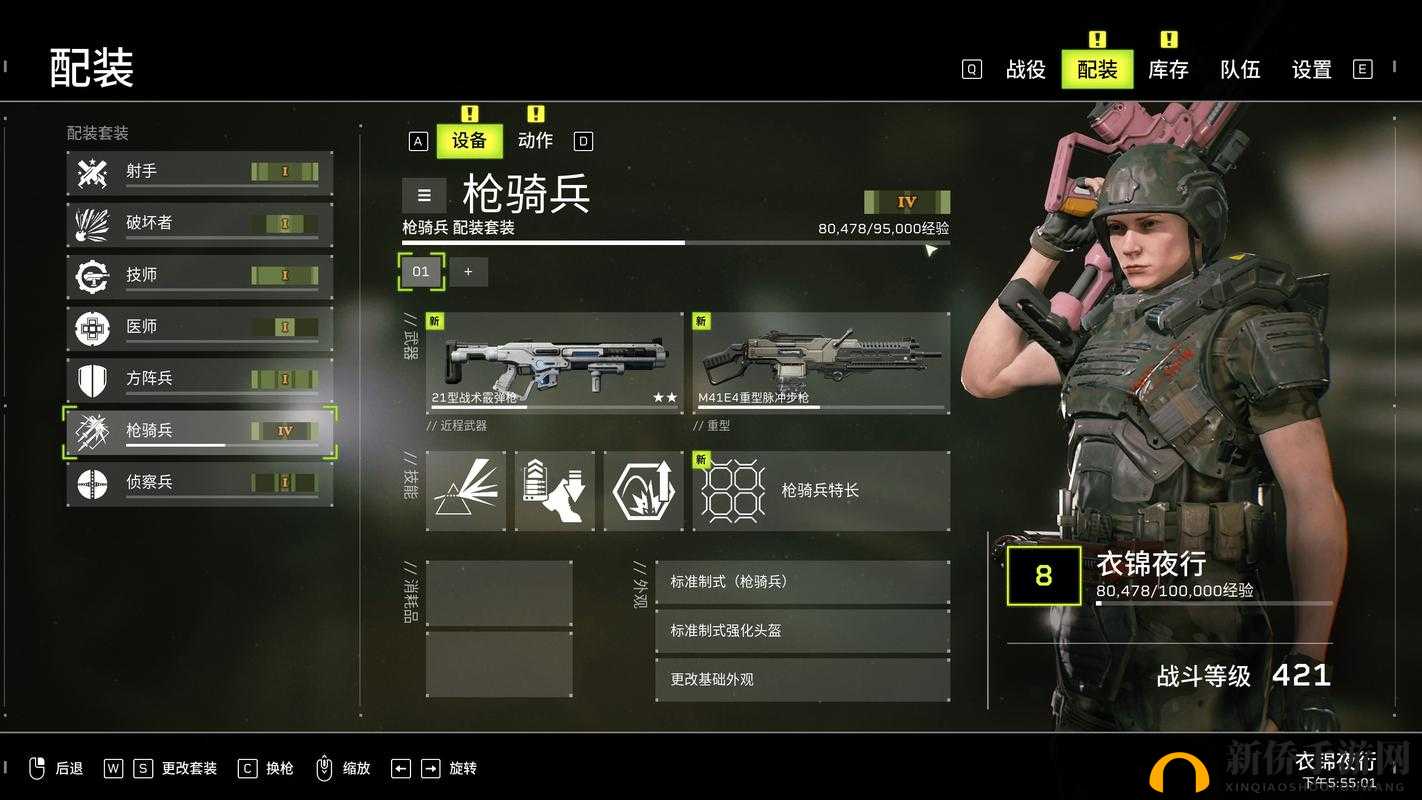This screenshot has height=800, width=1422.
Task: Switch to 设备 tab
Action: coord(470,140)
